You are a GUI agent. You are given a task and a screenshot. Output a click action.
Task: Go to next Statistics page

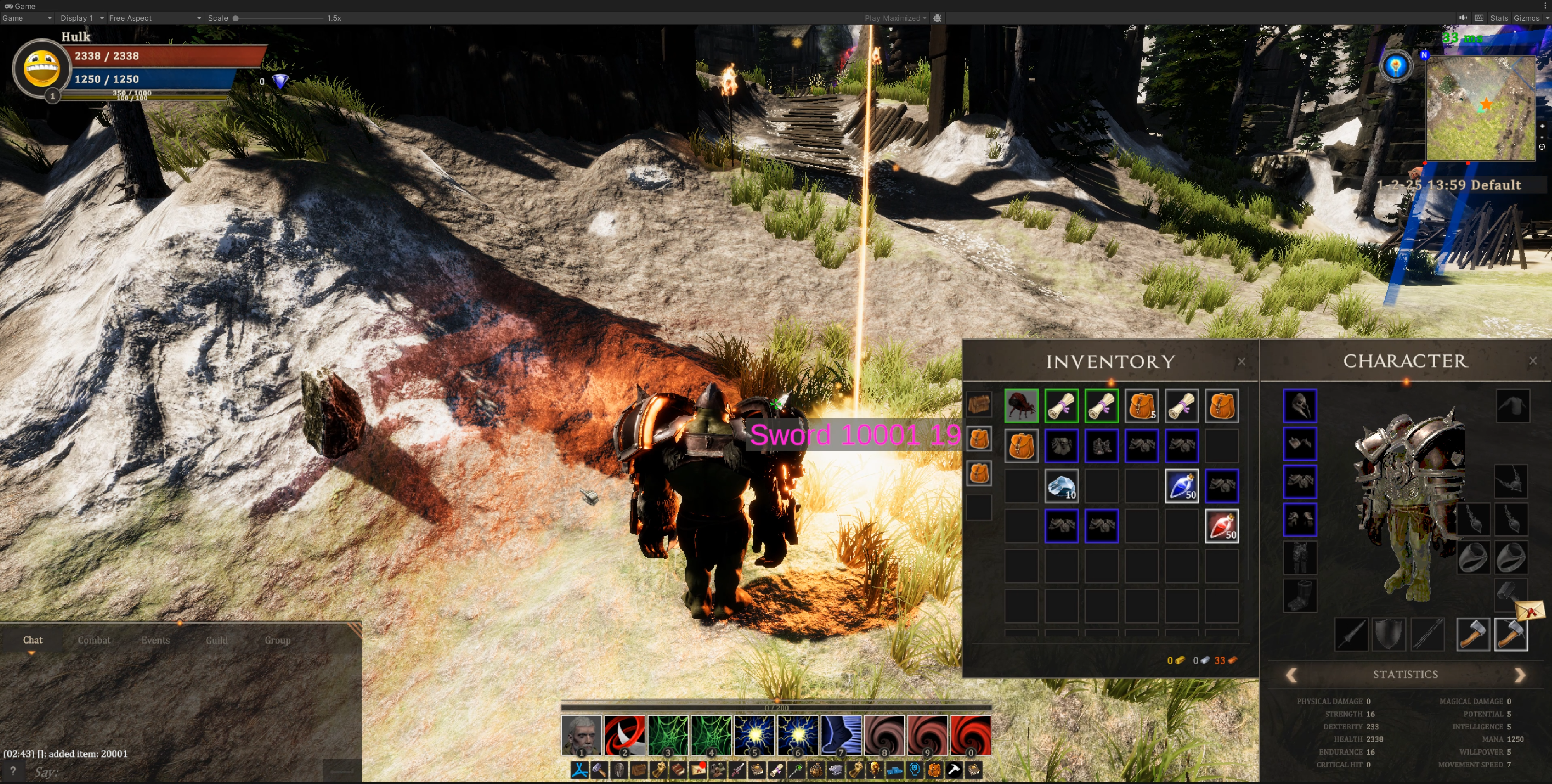coord(1519,675)
